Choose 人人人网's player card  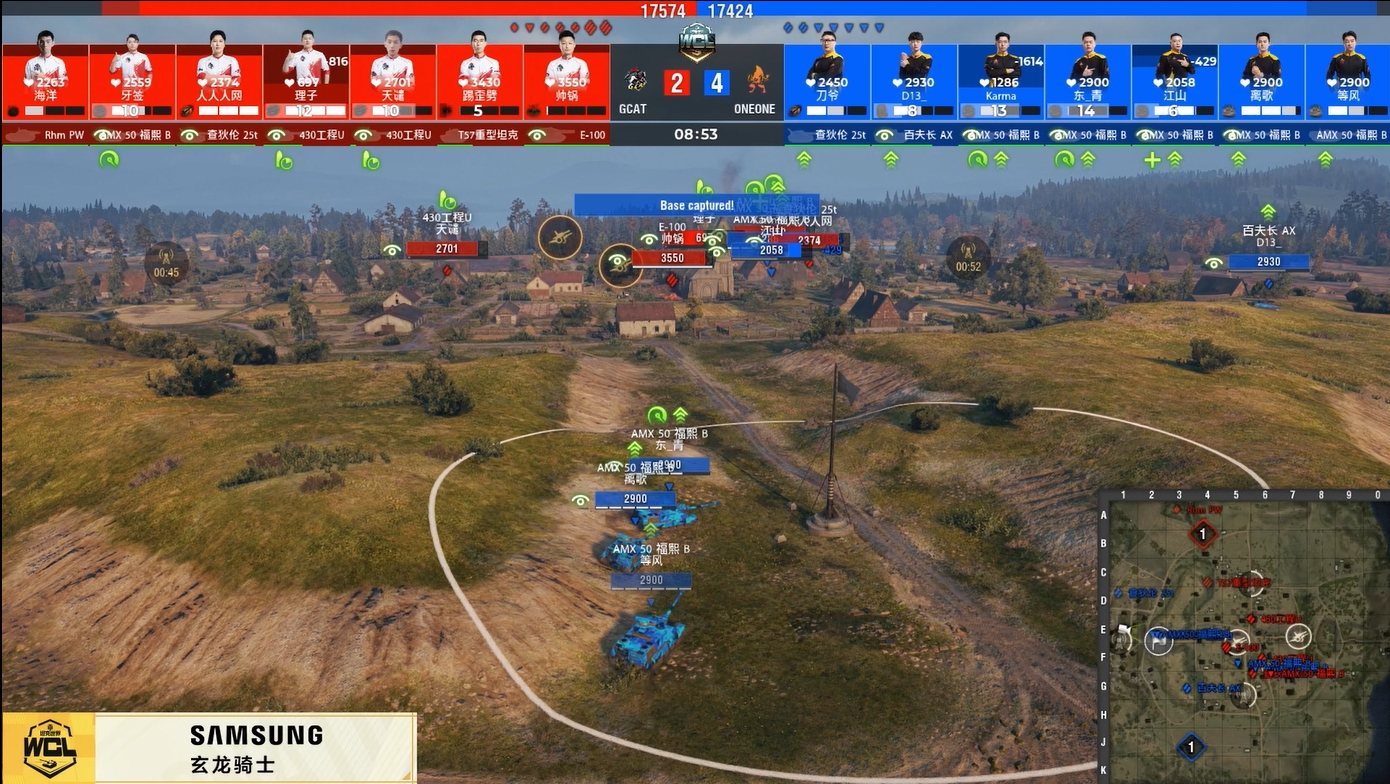[219, 80]
